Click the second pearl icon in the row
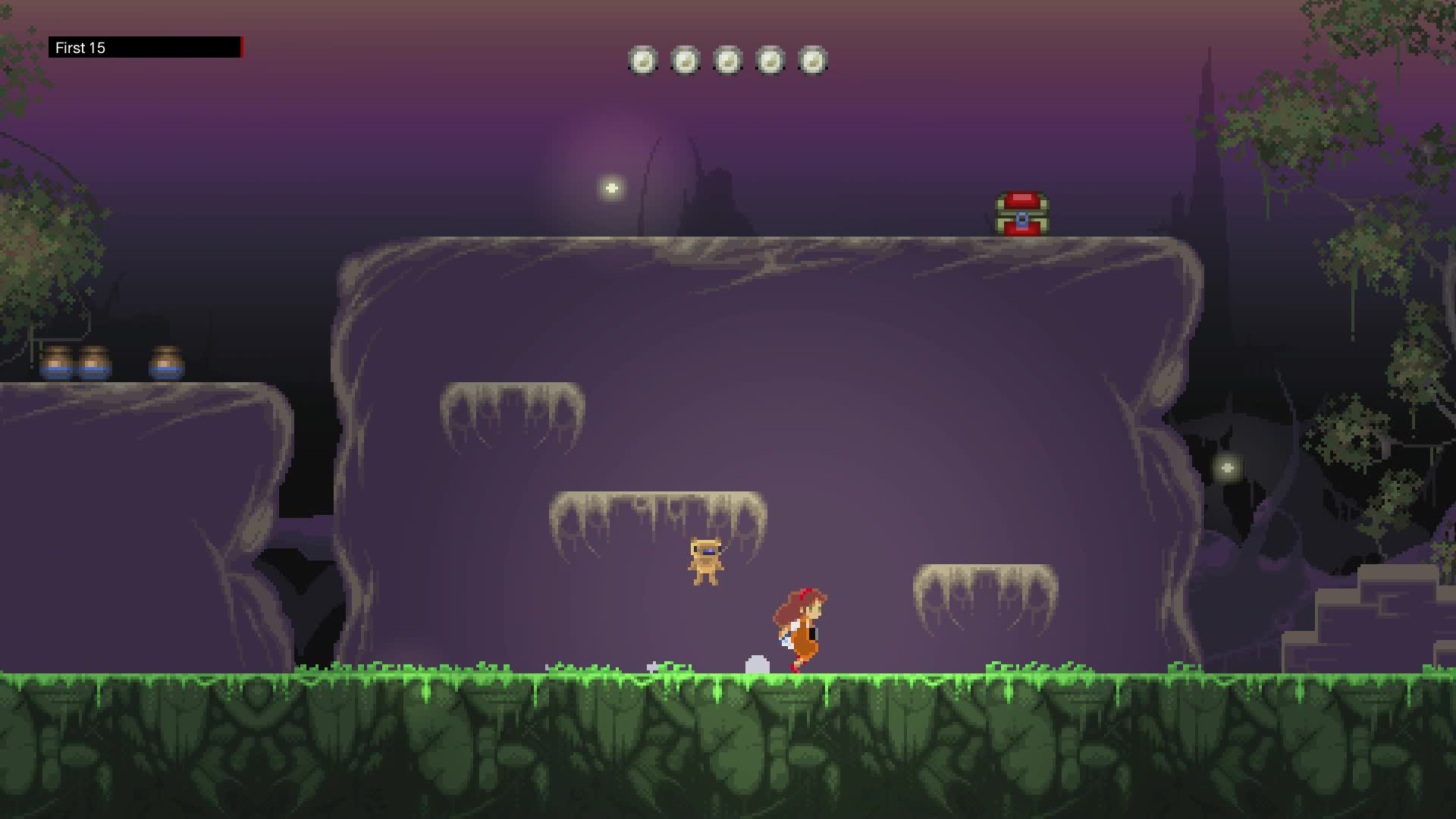 [x=686, y=61]
